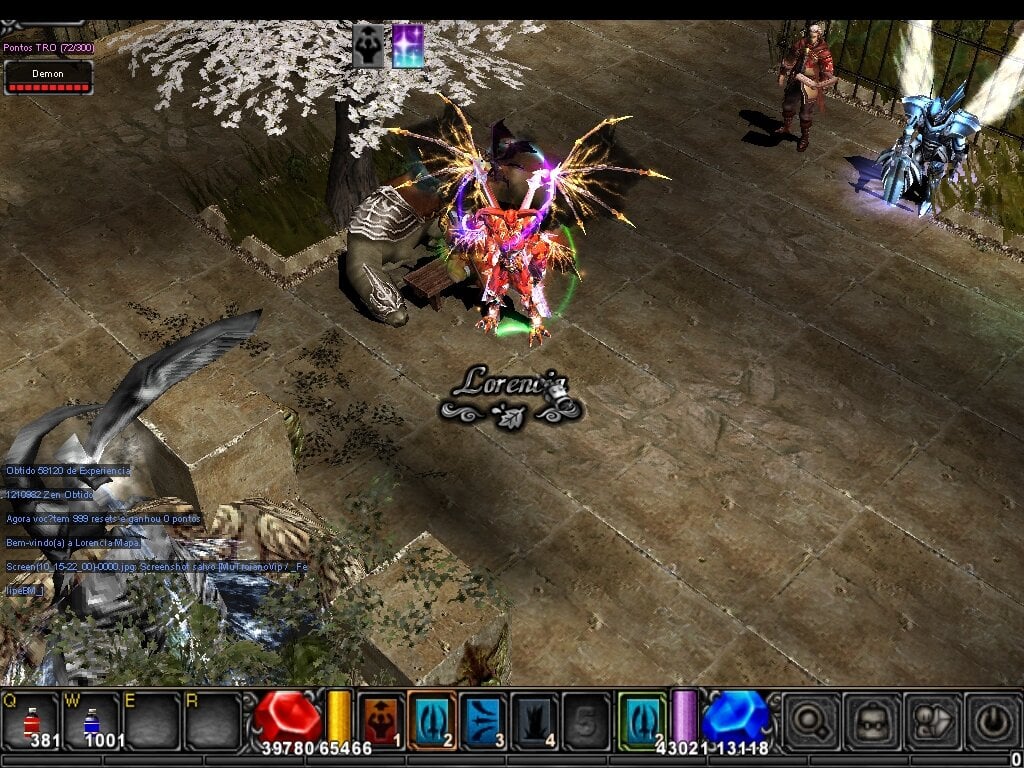The image size is (1024, 768).
Task: Activate the blue slash skill in slot 3
Action: coord(483,719)
